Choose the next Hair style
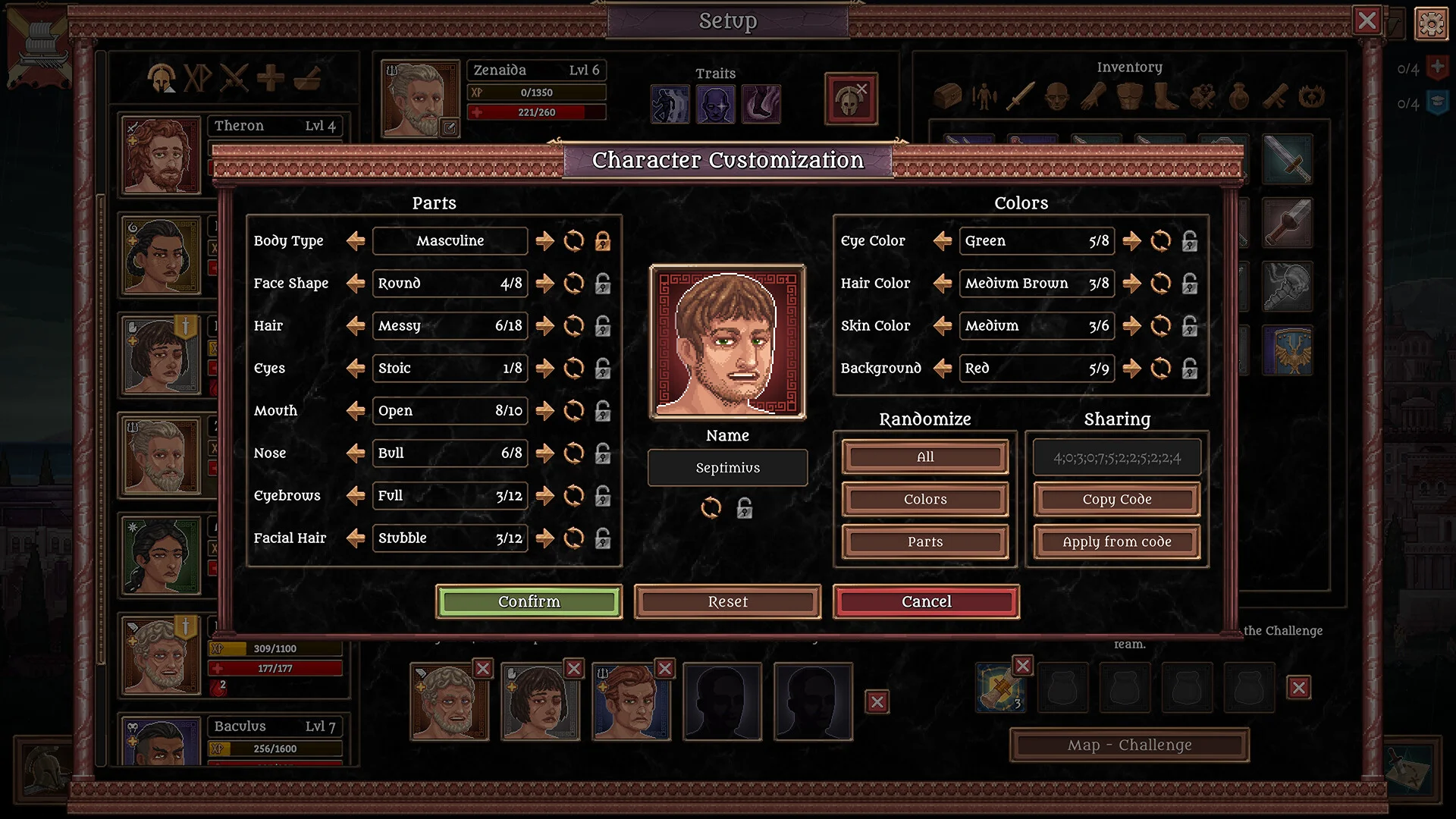This screenshot has width=1456, height=819. click(x=544, y=326)
